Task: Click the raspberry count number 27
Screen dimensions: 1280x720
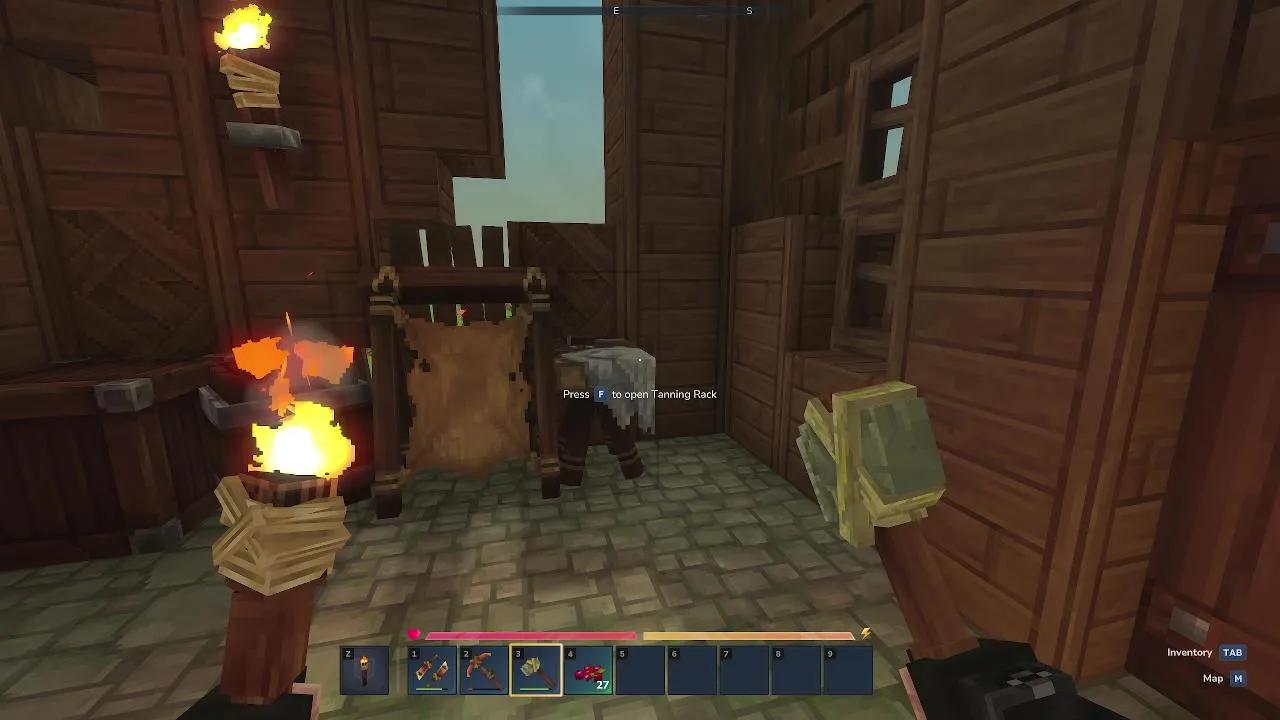Action: [601, 686]
